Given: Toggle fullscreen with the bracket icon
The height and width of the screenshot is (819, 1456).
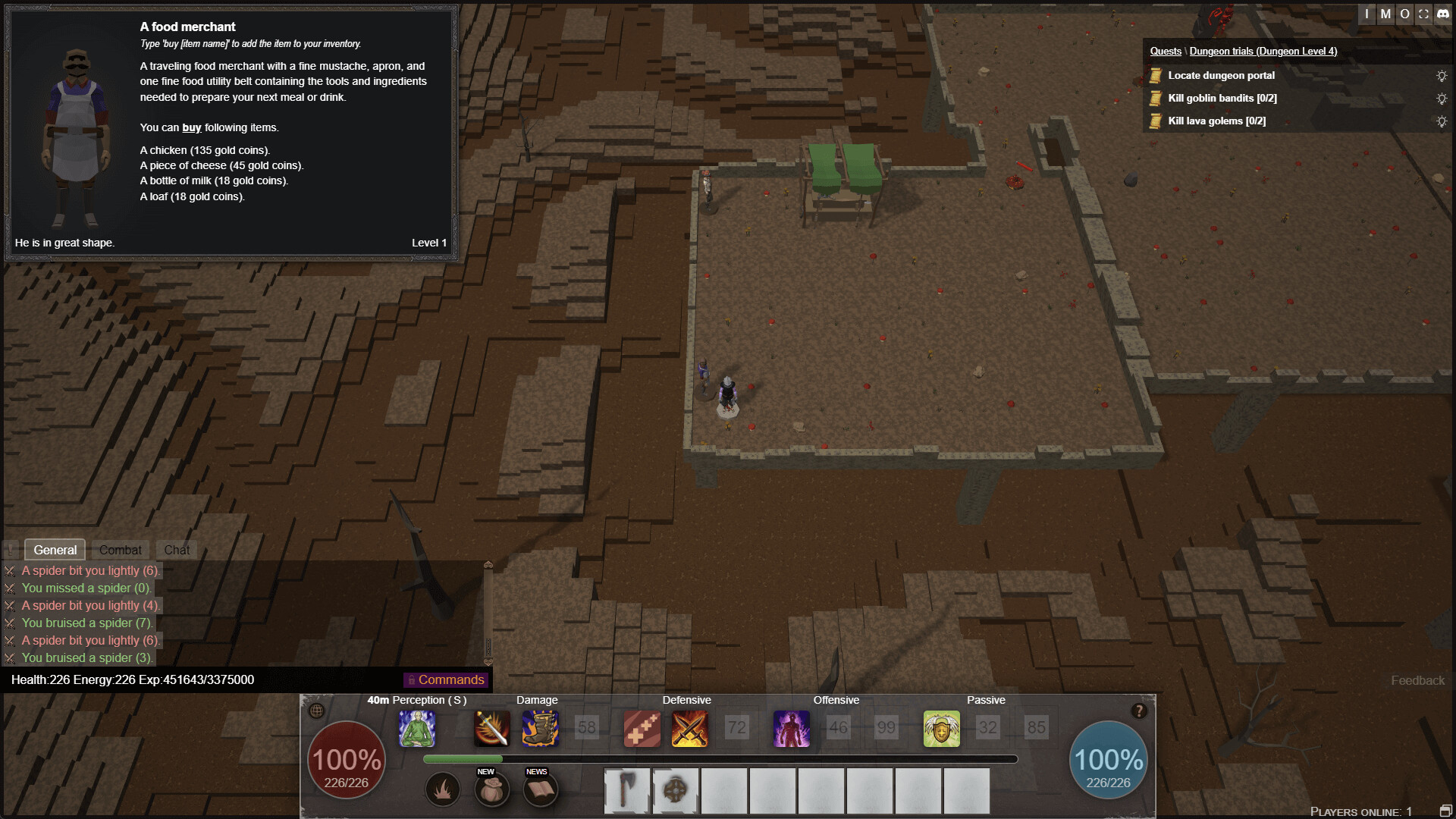Looking at the screenshot, I should (x=1423, y=14).
